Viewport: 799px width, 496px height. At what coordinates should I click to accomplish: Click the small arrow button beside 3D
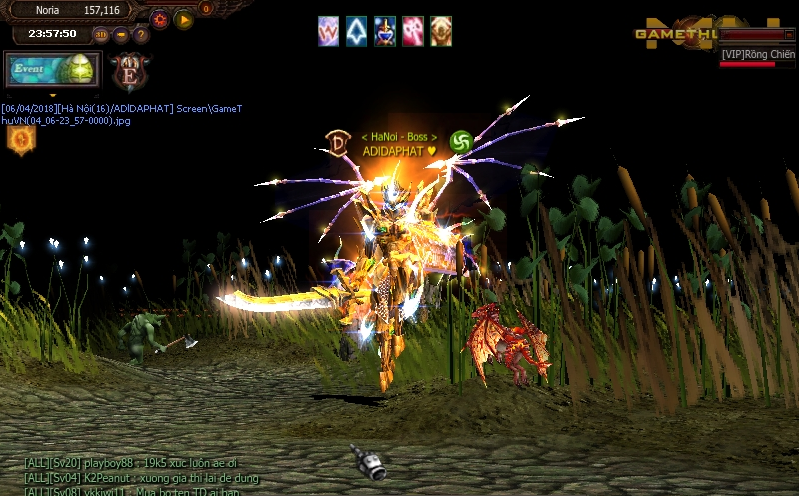click(x=122, y=35)
